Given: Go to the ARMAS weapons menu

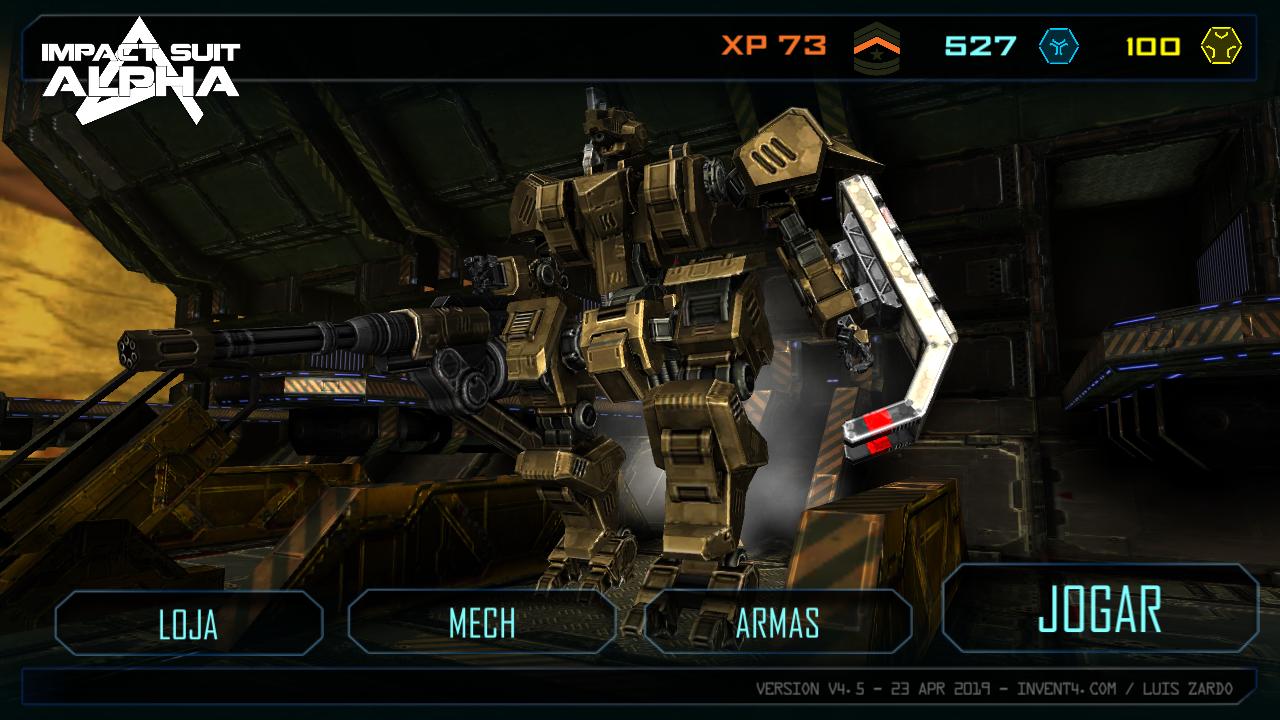Looking at the screenshot, I should pyautogui.click(x=778, y=623).
